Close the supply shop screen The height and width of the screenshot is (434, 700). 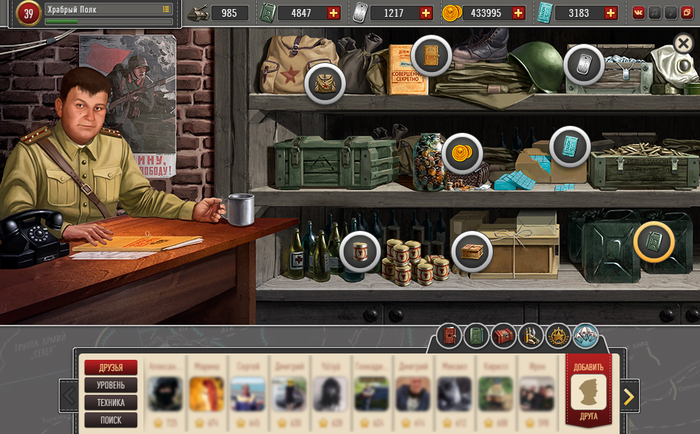684,44
